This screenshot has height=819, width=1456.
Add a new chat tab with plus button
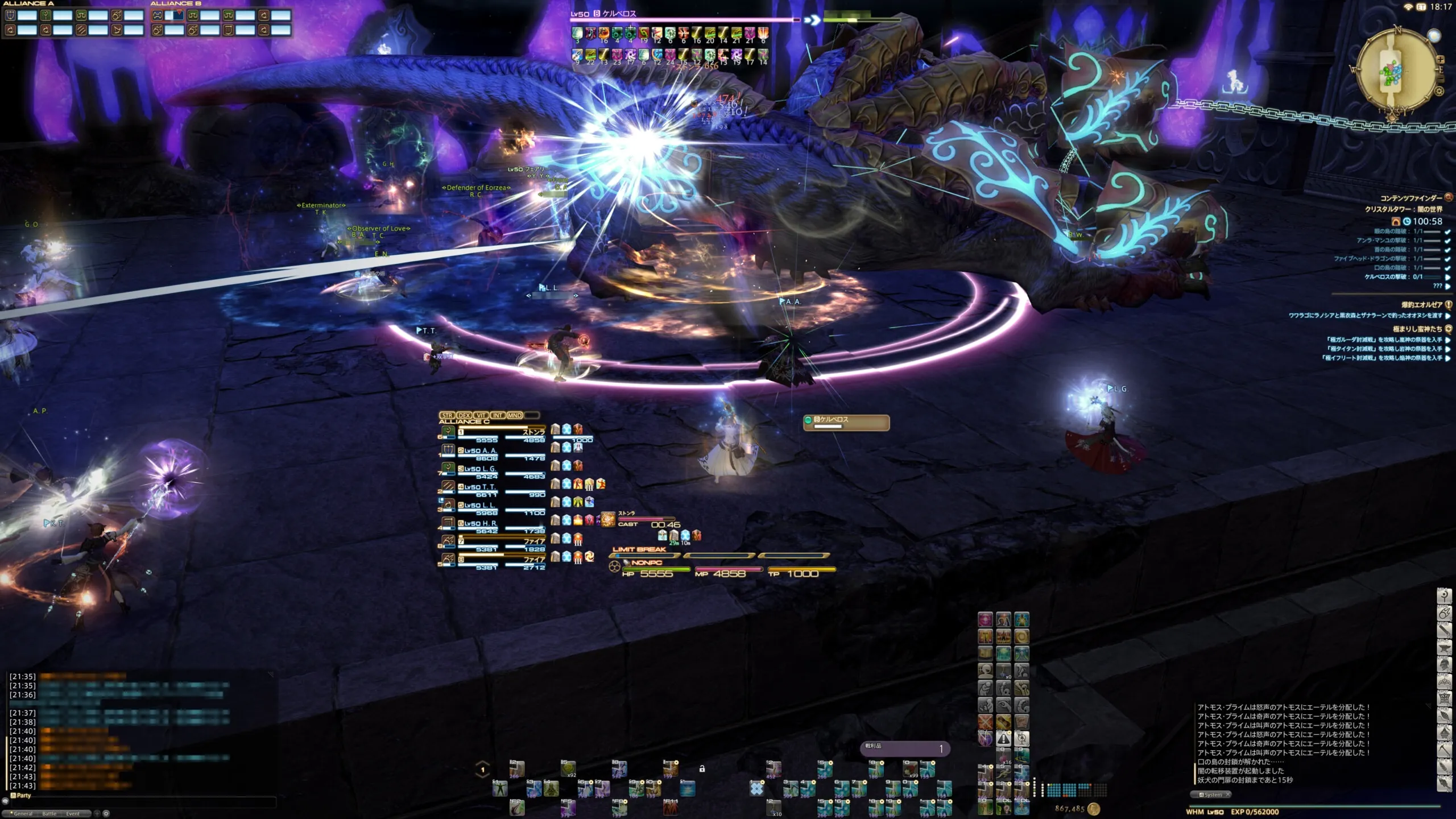point(97,813)
